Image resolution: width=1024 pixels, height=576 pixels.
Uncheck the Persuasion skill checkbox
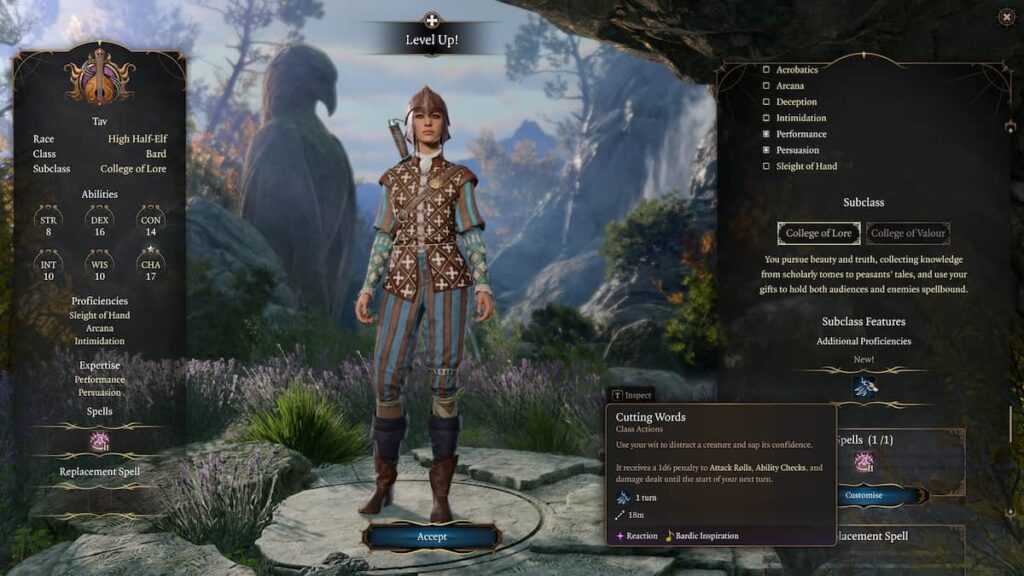coord(767,150)
